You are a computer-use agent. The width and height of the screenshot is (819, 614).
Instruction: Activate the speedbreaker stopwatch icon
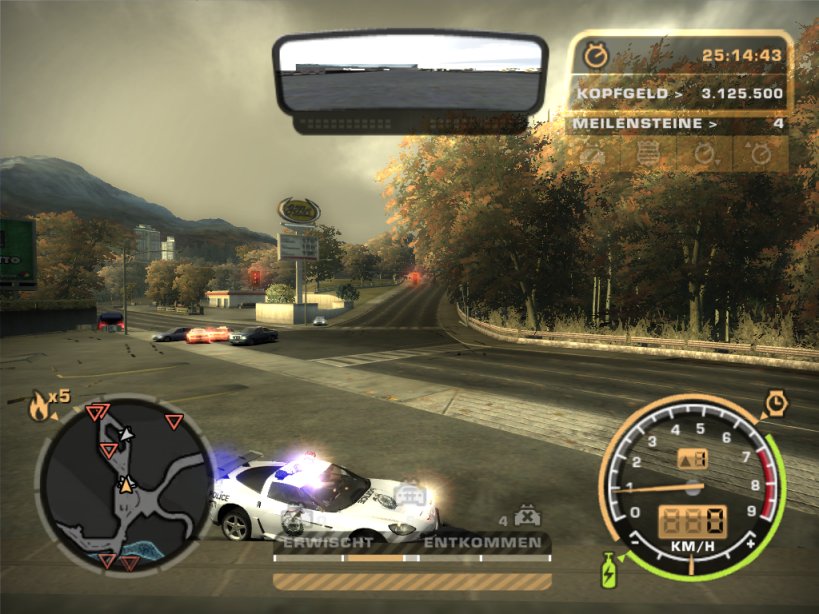tap(776, 403)
